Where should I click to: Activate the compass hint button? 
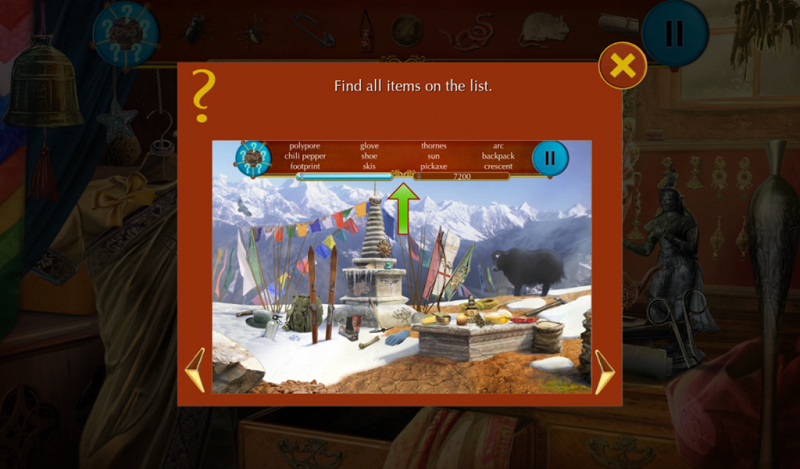[x=126, y=35]
